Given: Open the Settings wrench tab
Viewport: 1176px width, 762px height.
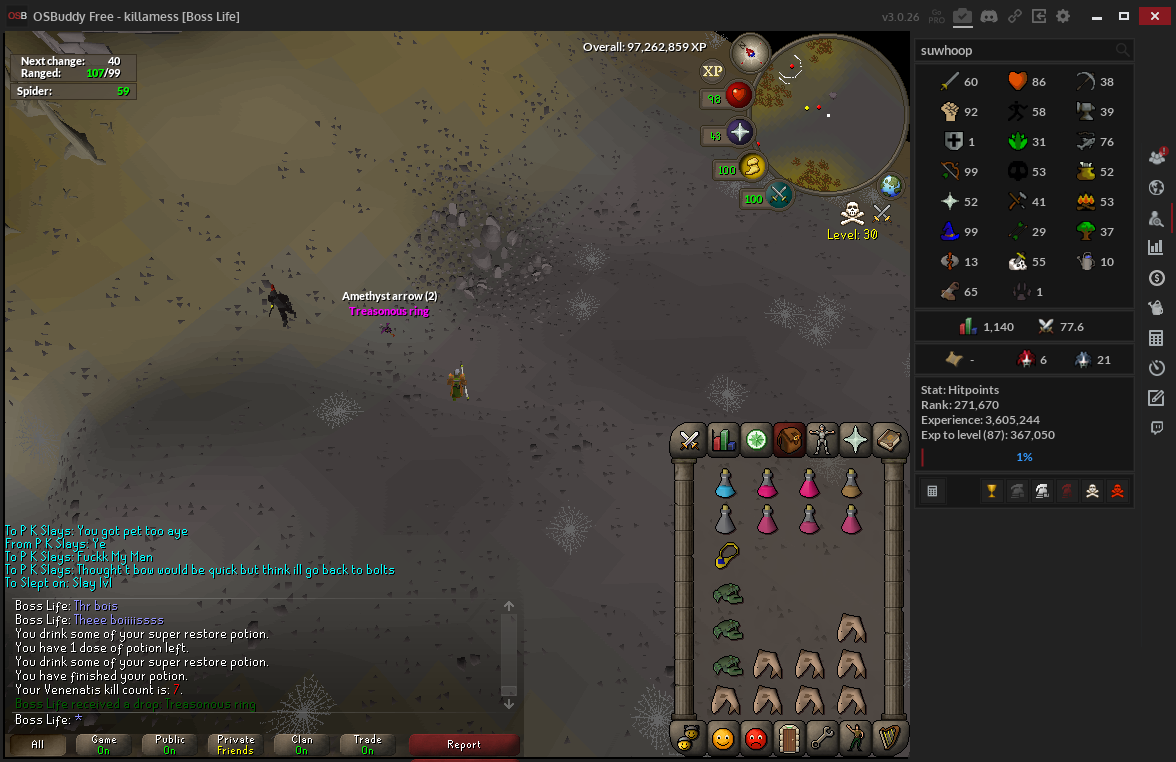Looking at the screenshot, I should (x=822, y=739).
